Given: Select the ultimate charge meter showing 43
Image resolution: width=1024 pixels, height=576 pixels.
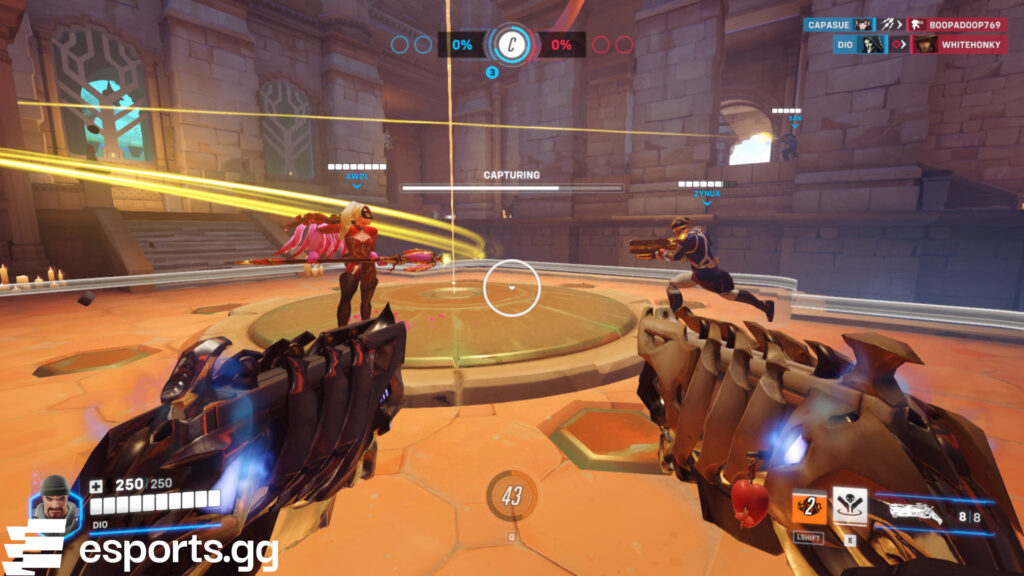Looking at the screenshot, I should coord(512,496).
